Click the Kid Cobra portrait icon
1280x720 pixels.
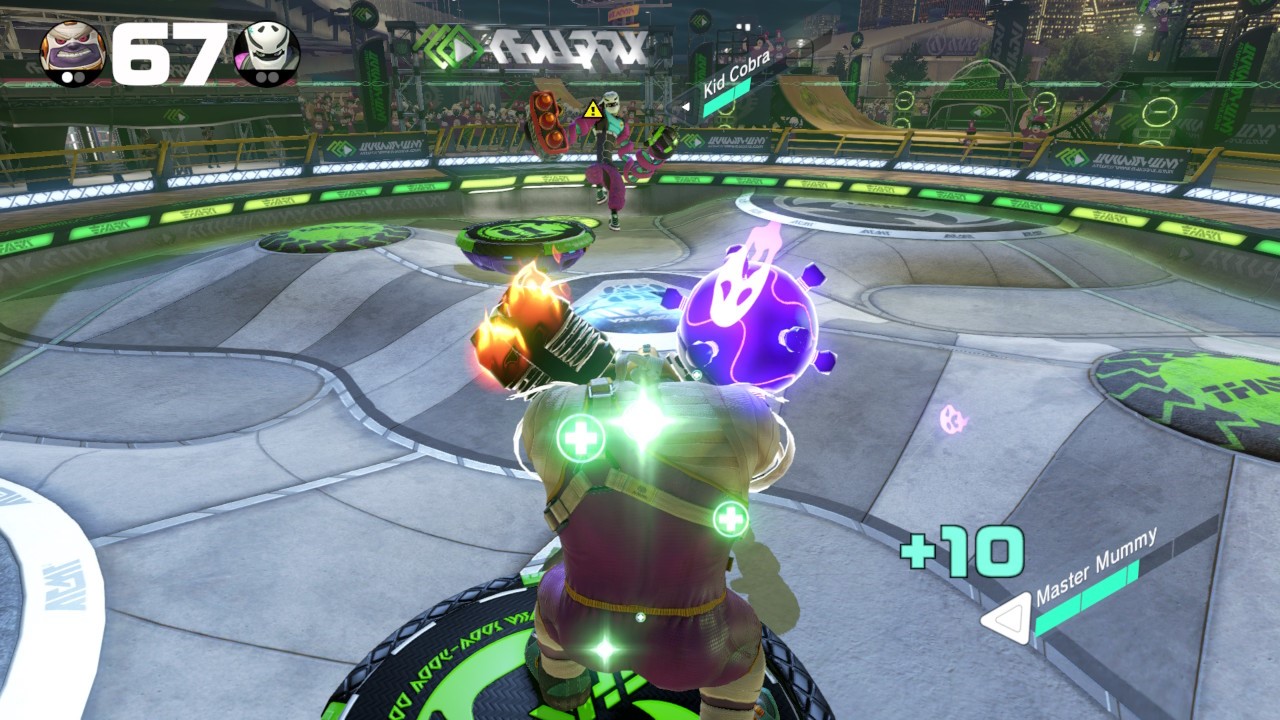267,53
